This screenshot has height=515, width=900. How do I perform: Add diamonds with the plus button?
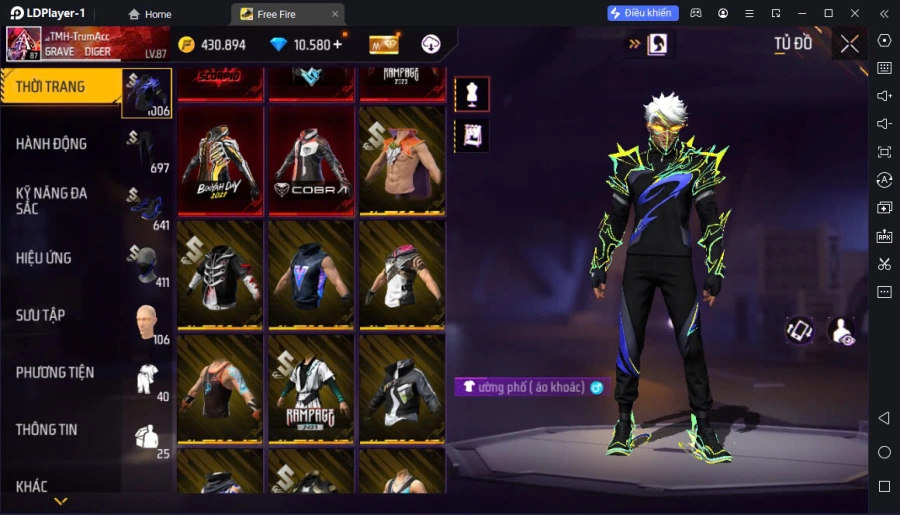[337, 44]
